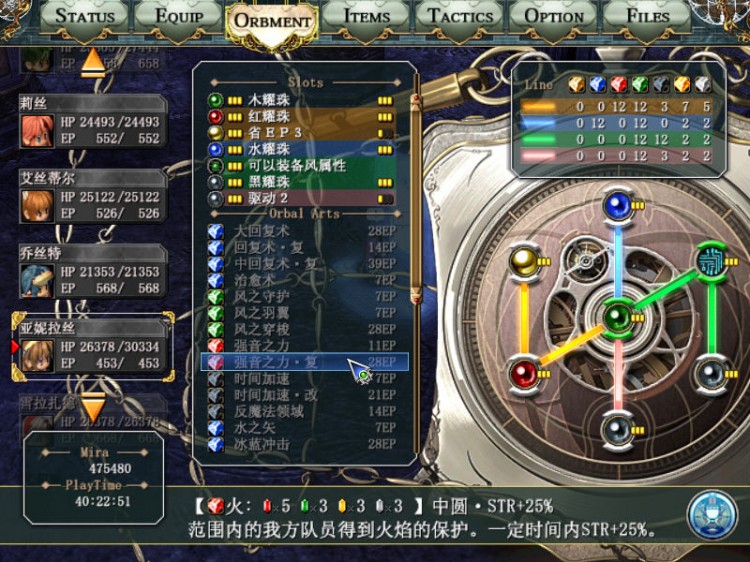The height and width of the screenshot is (562, 750).
Task: Switch to the Equip tab
Action: coord(179,16)
